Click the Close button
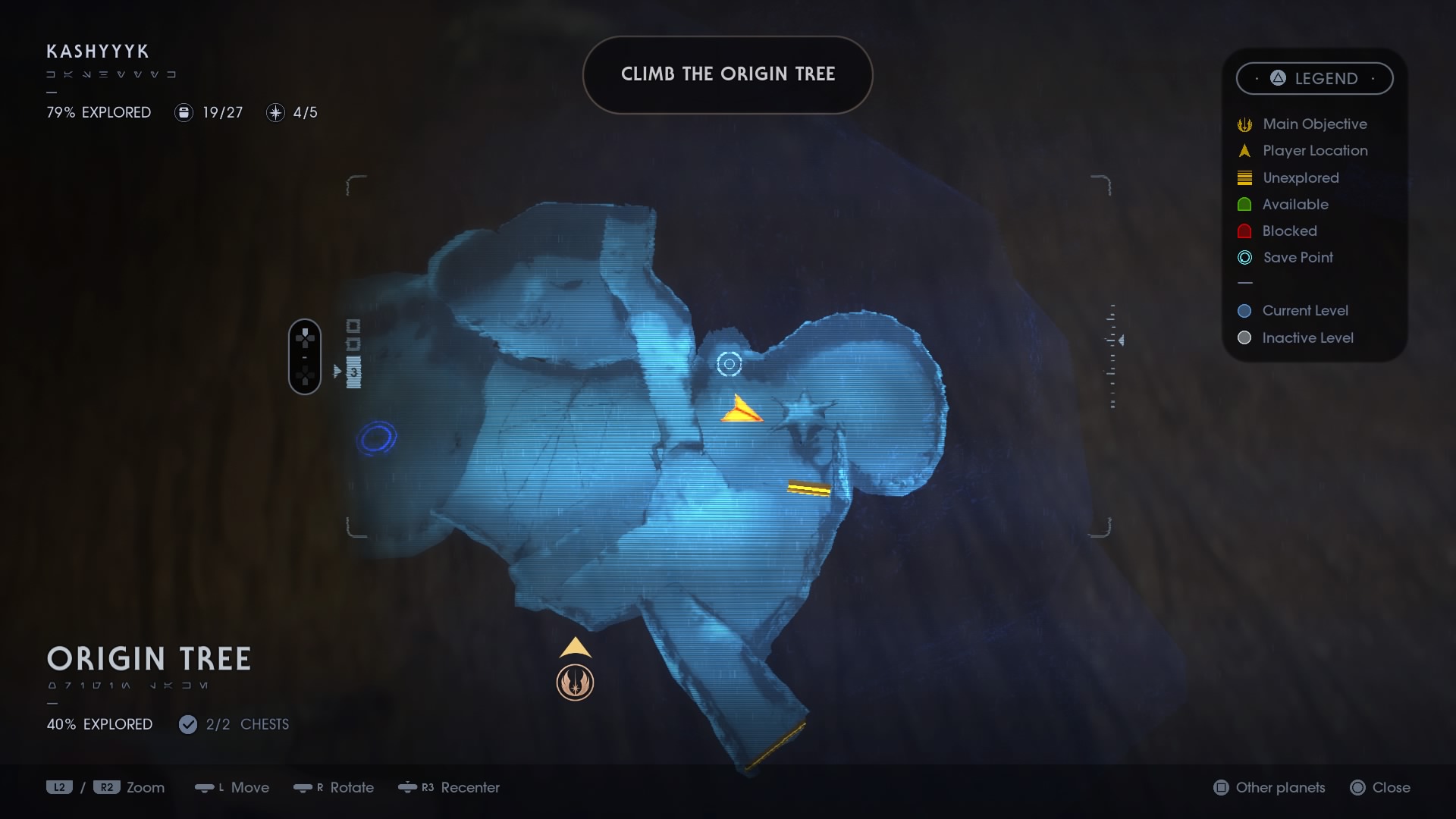 pos(1382,788)
